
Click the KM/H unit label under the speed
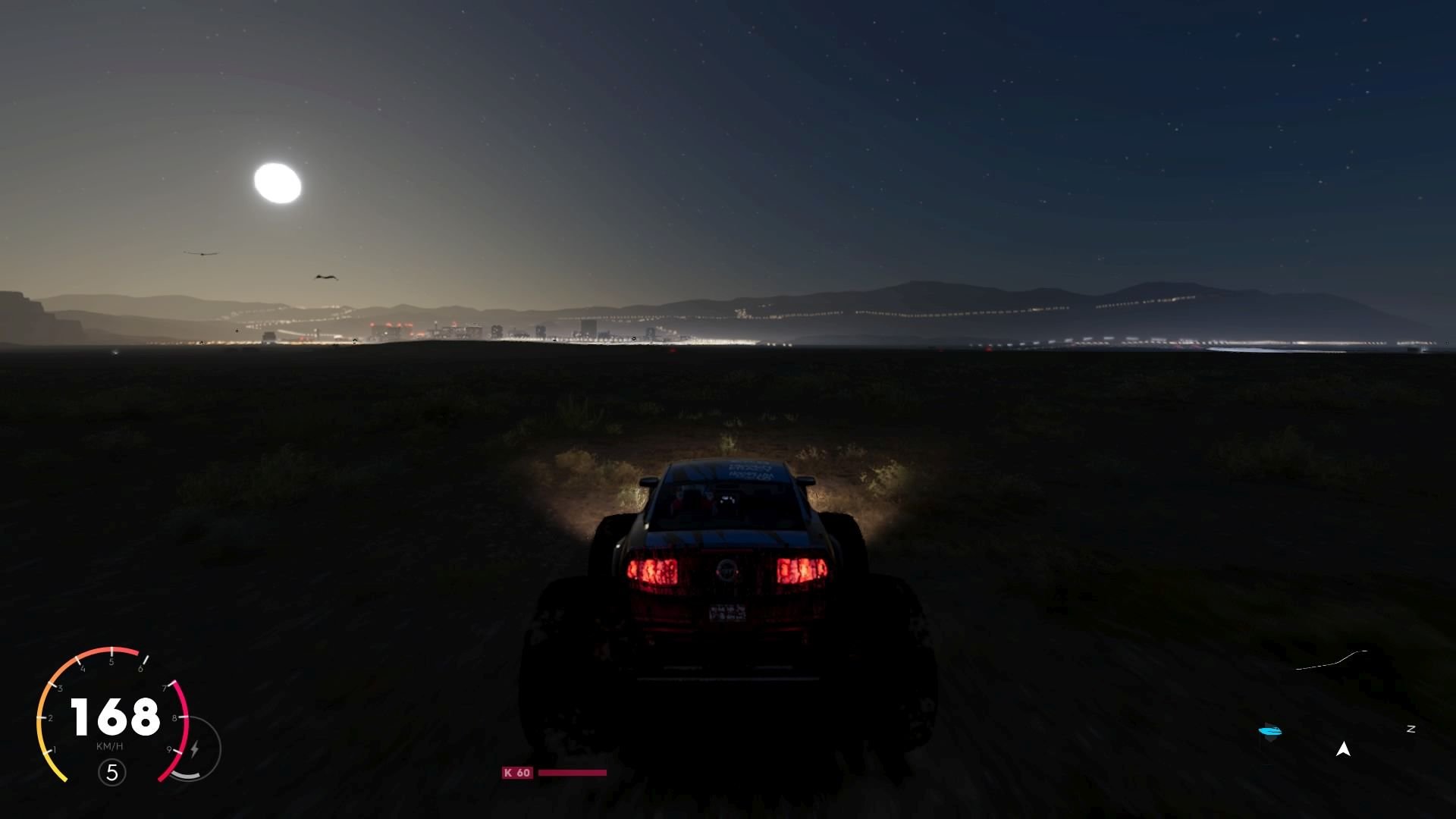[110, 745]
